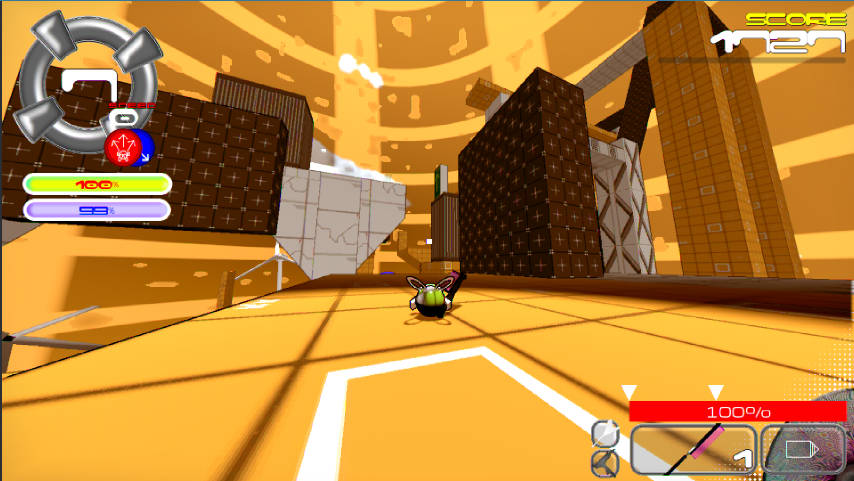
Task: Click the small square gem icon beside weapons
Action: point(605,434)
